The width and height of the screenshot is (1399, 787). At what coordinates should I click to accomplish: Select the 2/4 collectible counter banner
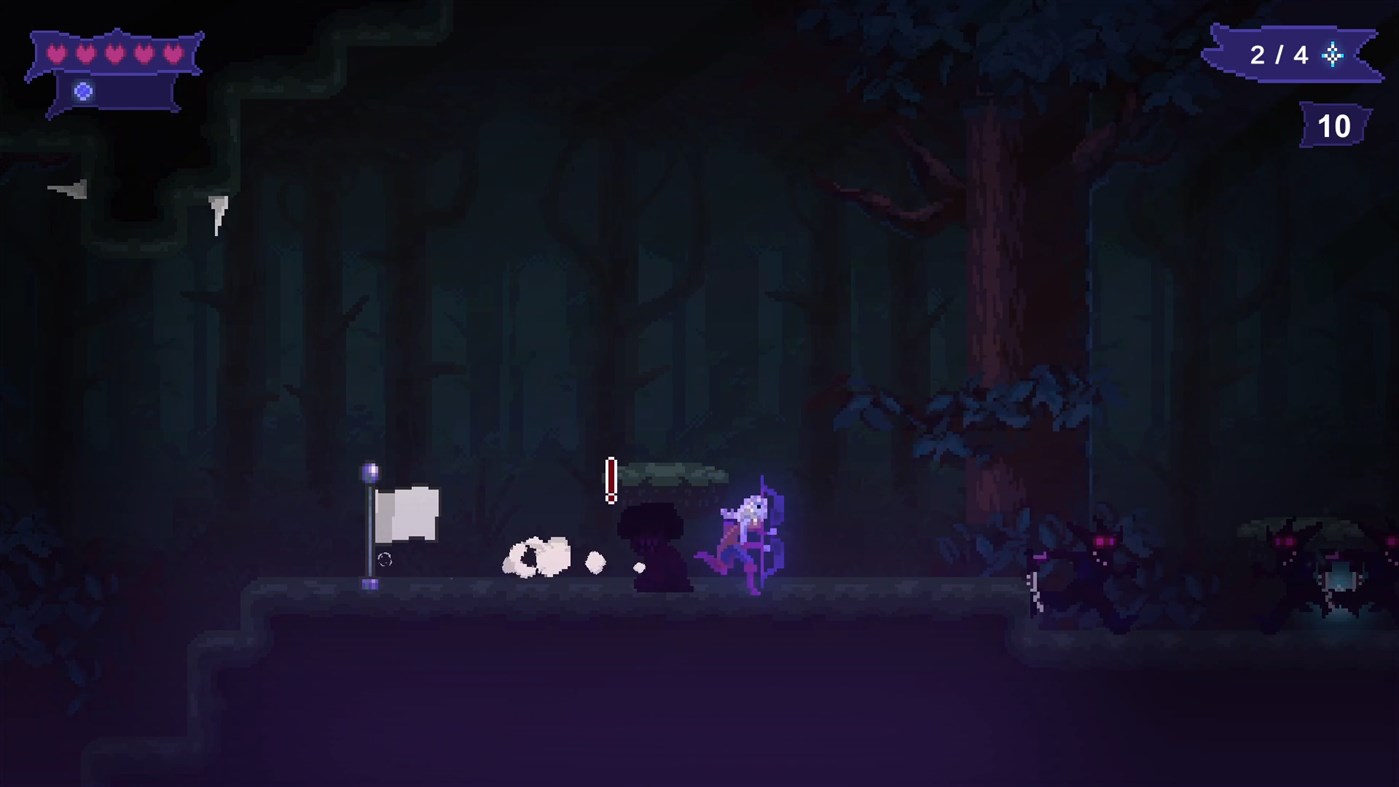(x=1280, y=55)
